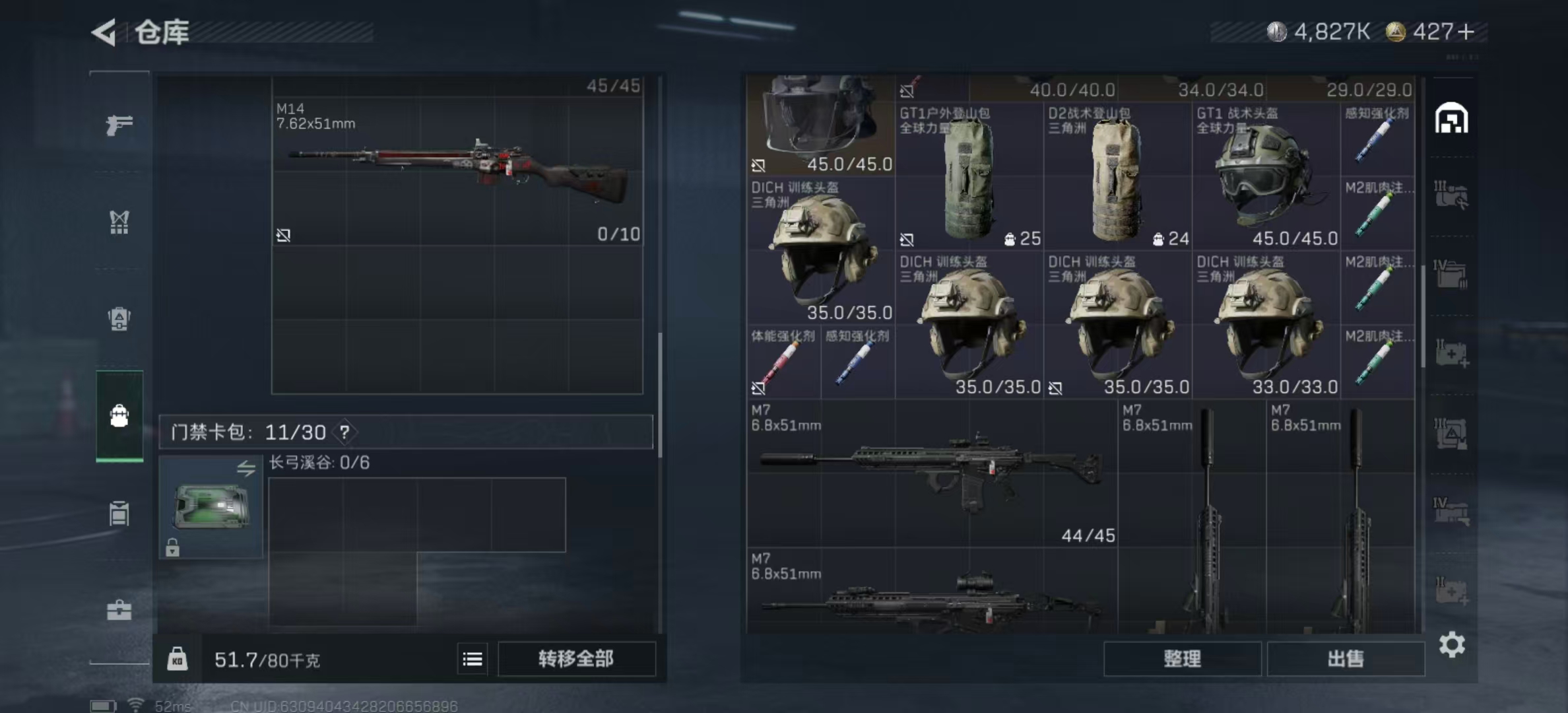Toggle the list view icon

tap(473, 659)
